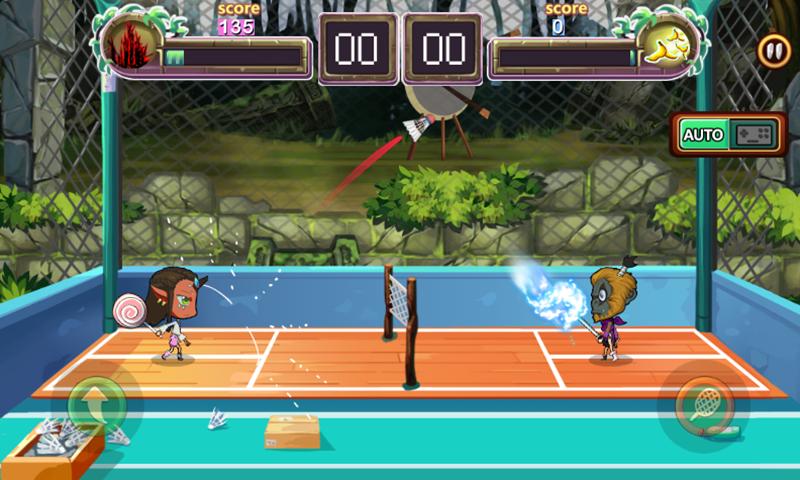Activate the red flame skill icon
This screenshot has width=800, height=480.
(131, 45)
